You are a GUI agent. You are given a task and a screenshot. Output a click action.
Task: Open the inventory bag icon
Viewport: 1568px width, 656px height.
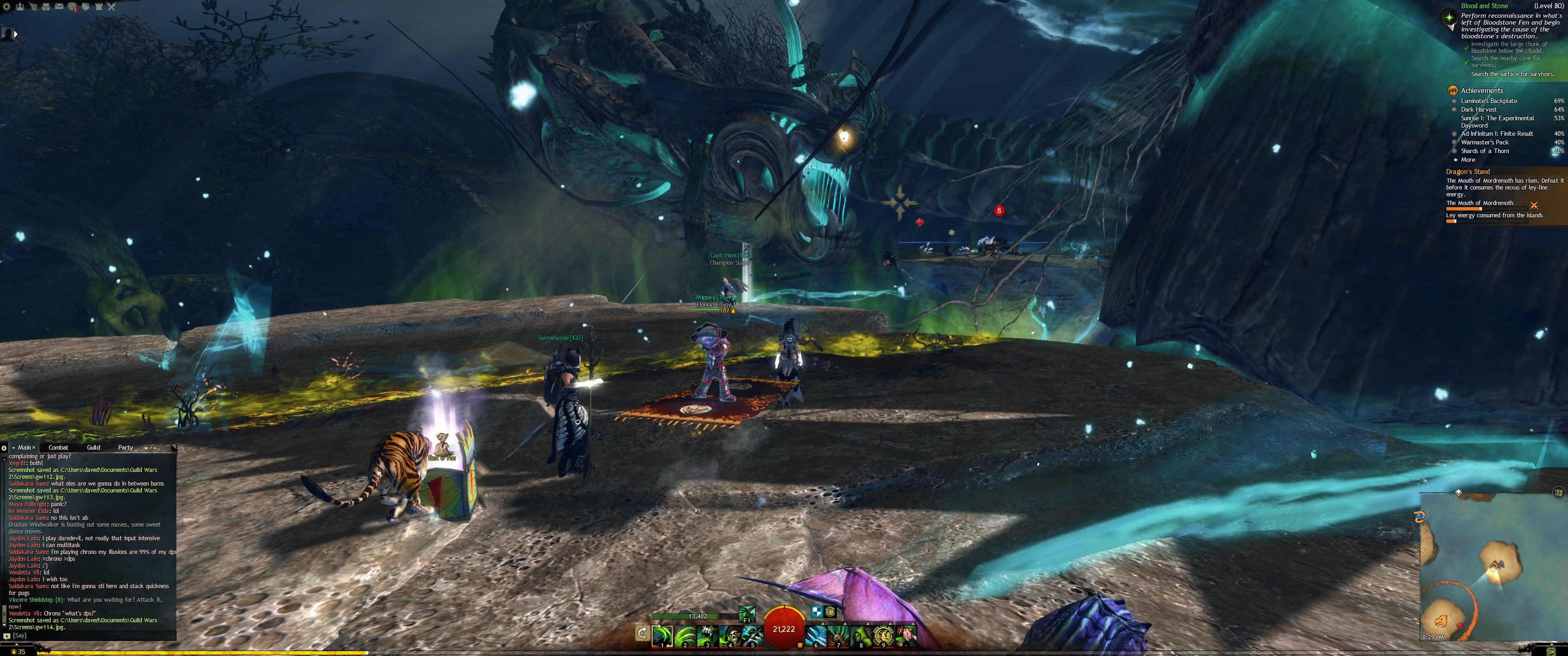click(46, 7)
